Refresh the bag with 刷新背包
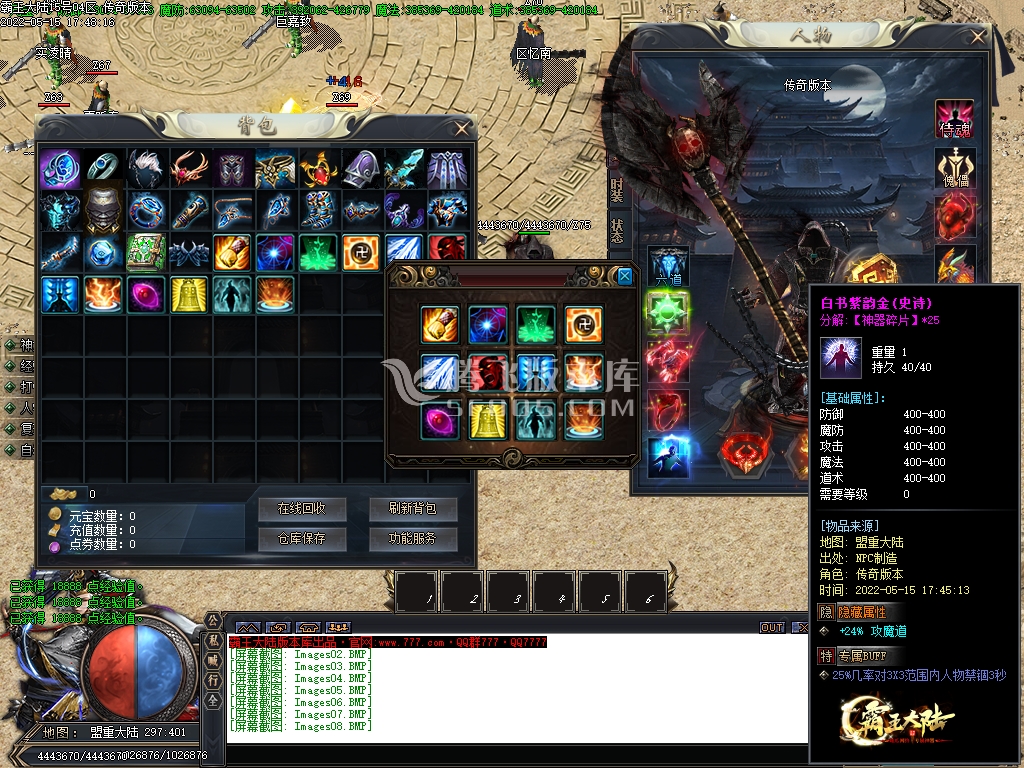1024x768 pixels. (412, 509)
